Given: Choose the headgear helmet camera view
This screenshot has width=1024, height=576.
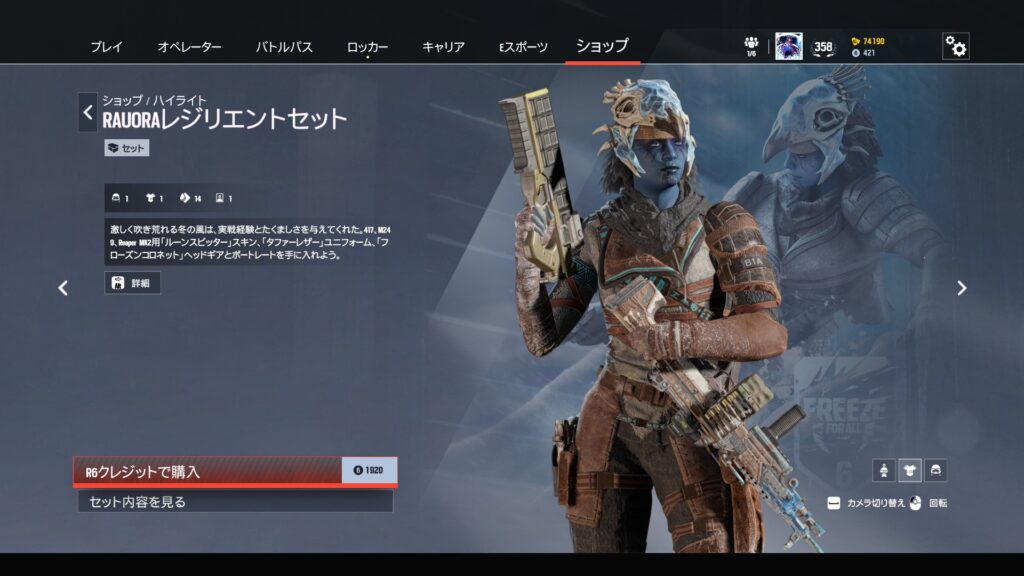Looking at the screenshot, I should [x=935, y=470].
